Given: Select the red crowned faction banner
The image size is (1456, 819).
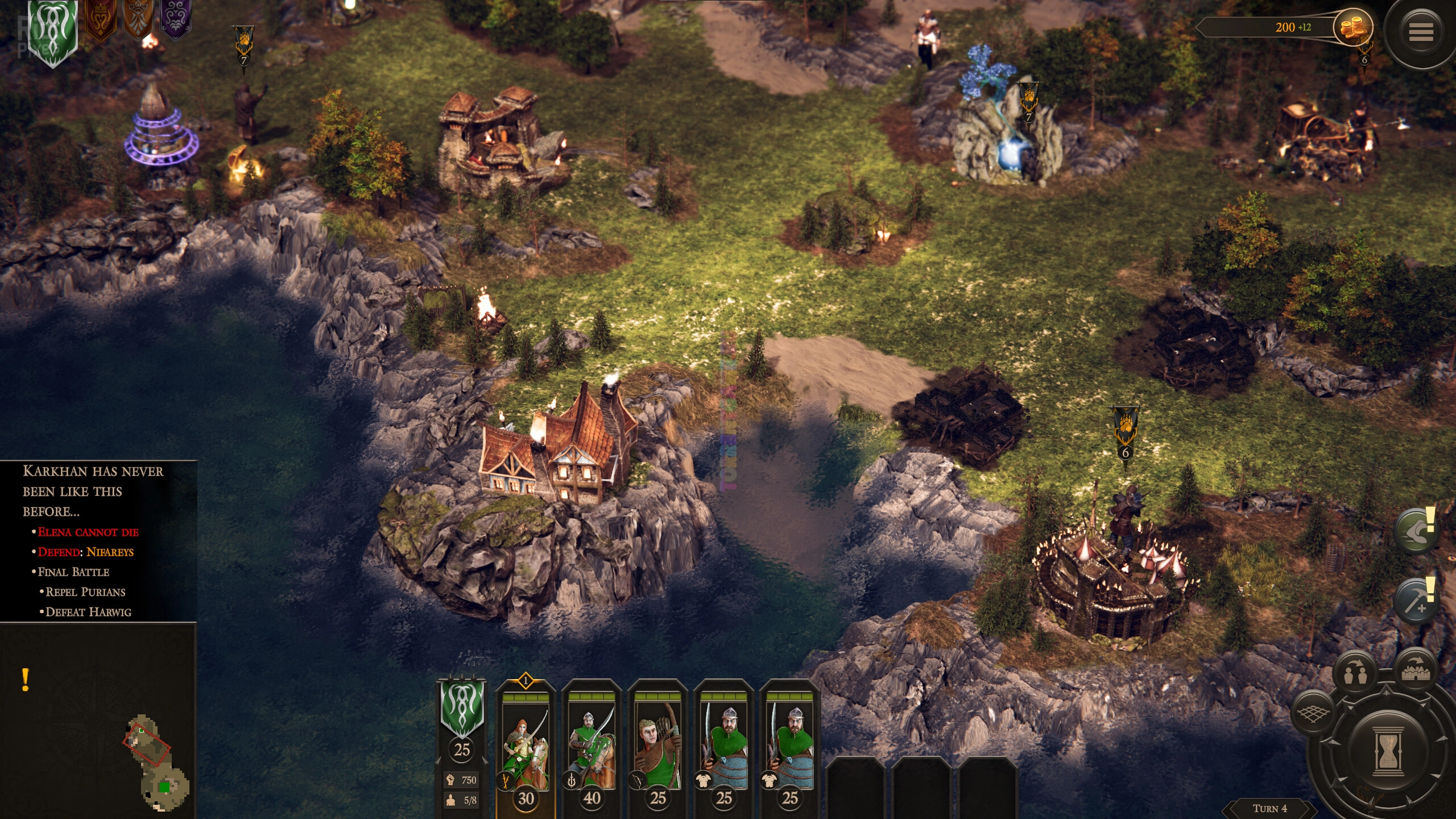Looking at the screenshot, I should 100,20.
